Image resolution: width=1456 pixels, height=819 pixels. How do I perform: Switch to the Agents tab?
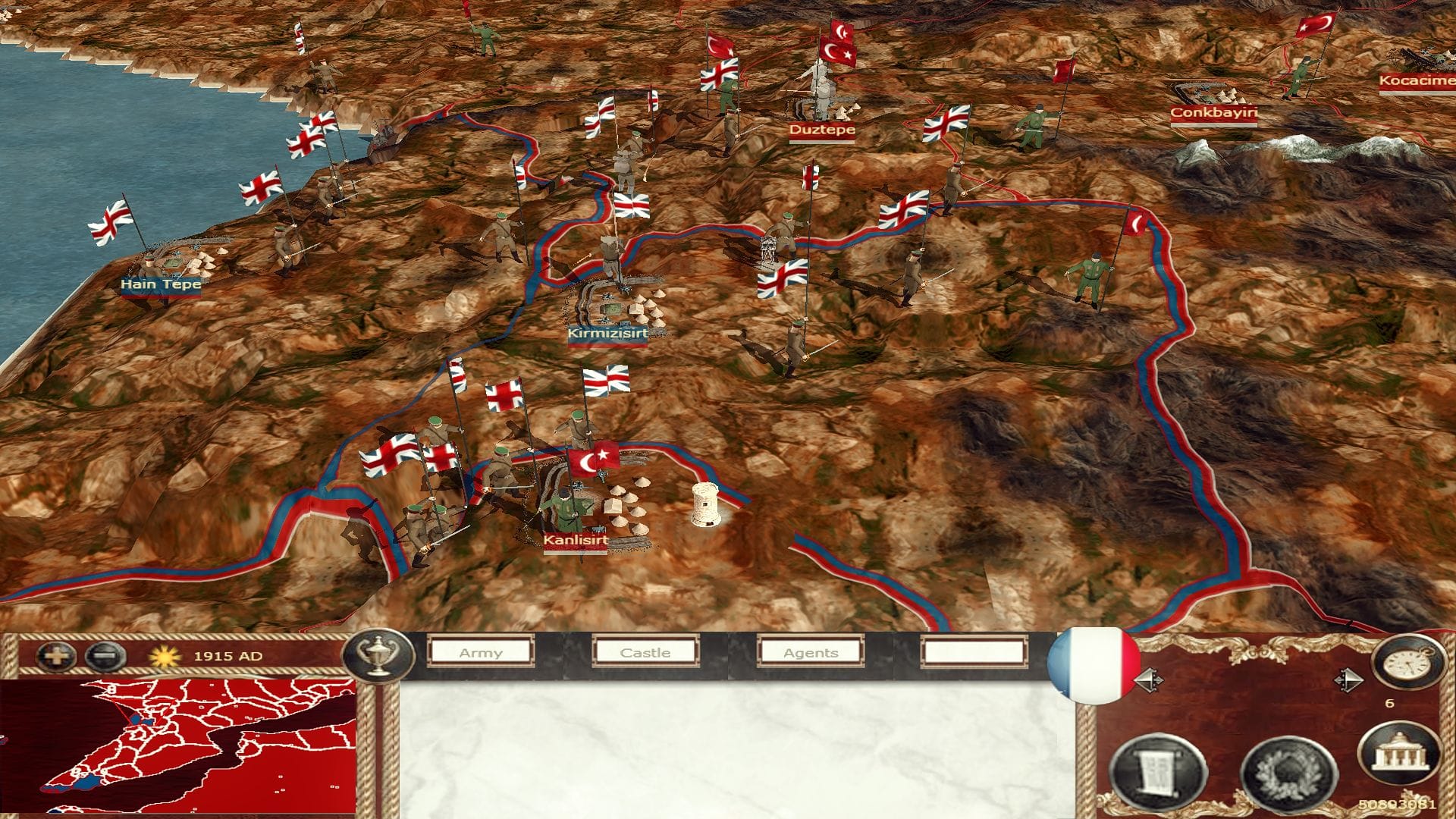click(x=811, y=652)
